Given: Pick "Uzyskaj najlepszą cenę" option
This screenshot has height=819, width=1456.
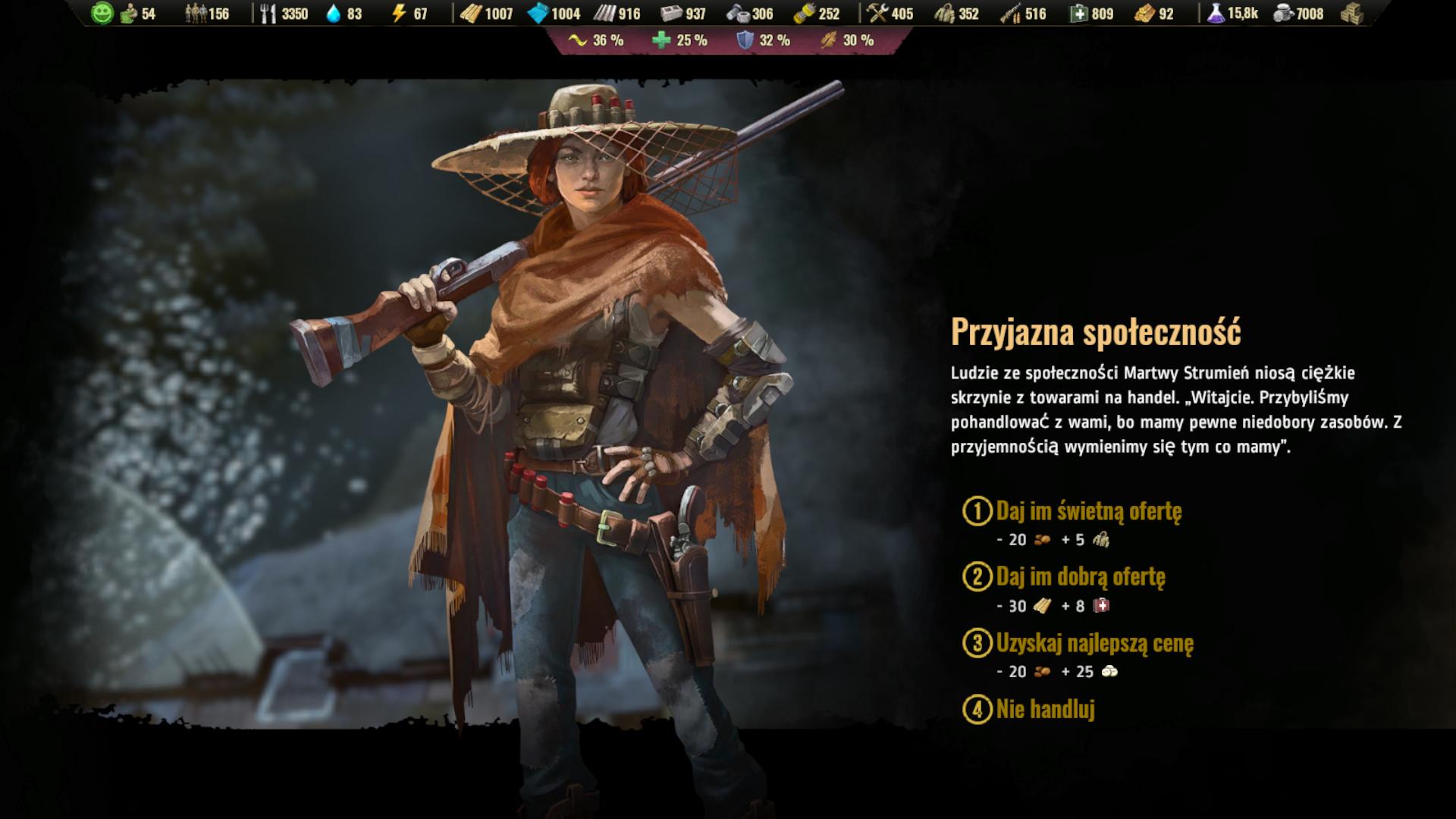Looking at the screenshot, I should click(x=1094, y=643).
